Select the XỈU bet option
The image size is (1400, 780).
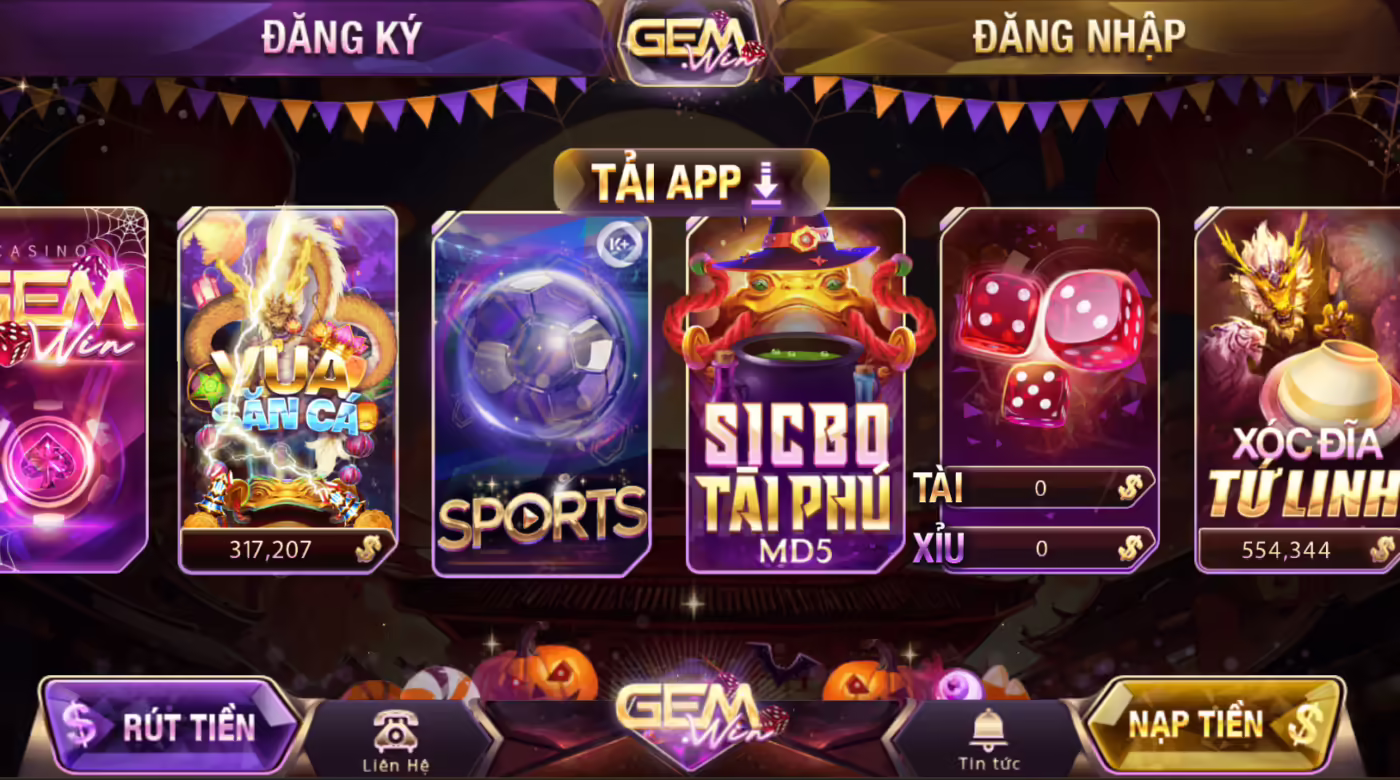[940, 548]
